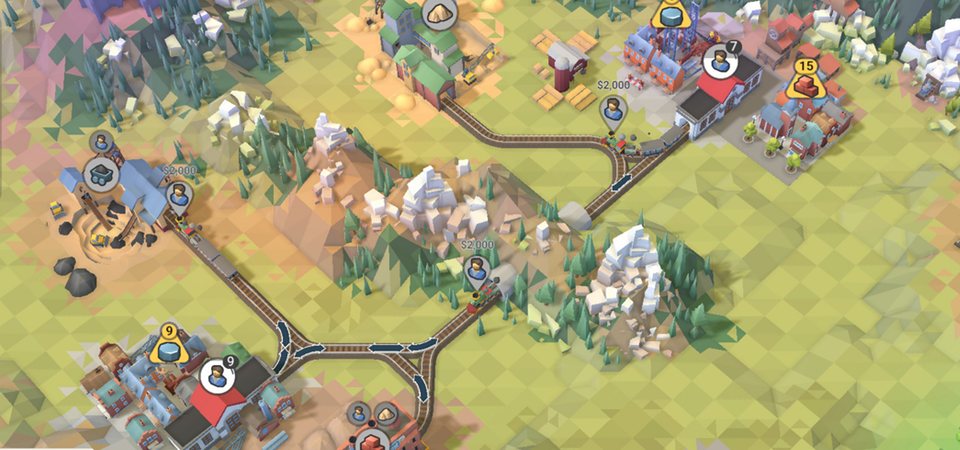
Task: Open the sand pile resource icon
Action: tap(436, 13)
